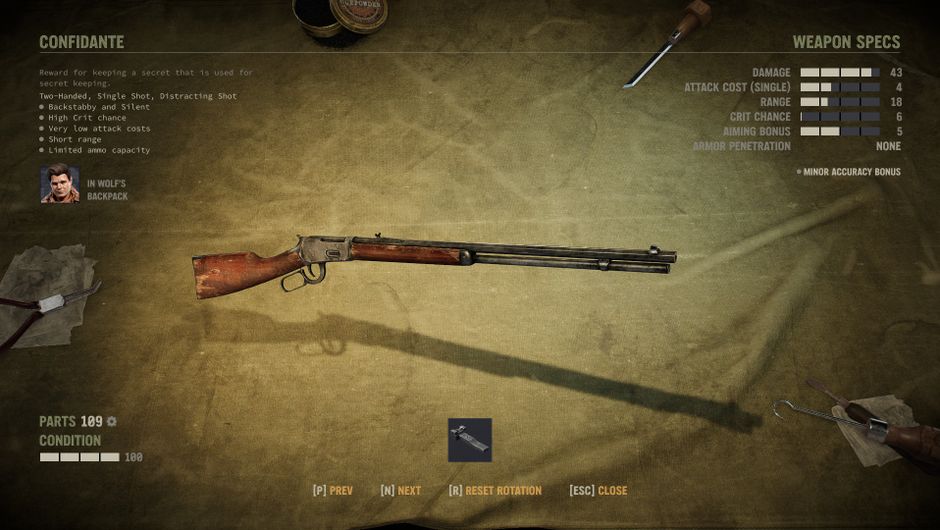Go to previous weapon with PREV

[333, 491]
